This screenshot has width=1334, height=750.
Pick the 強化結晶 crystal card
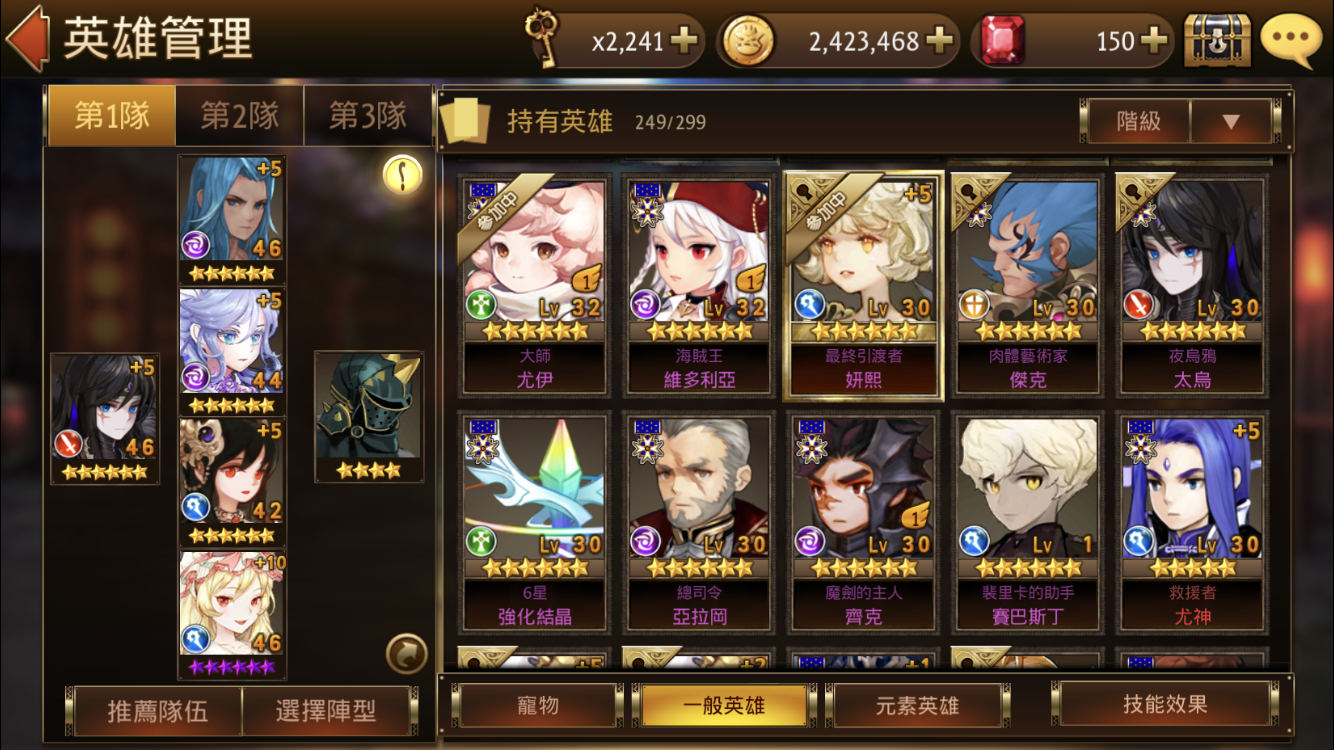coord(535,521)
